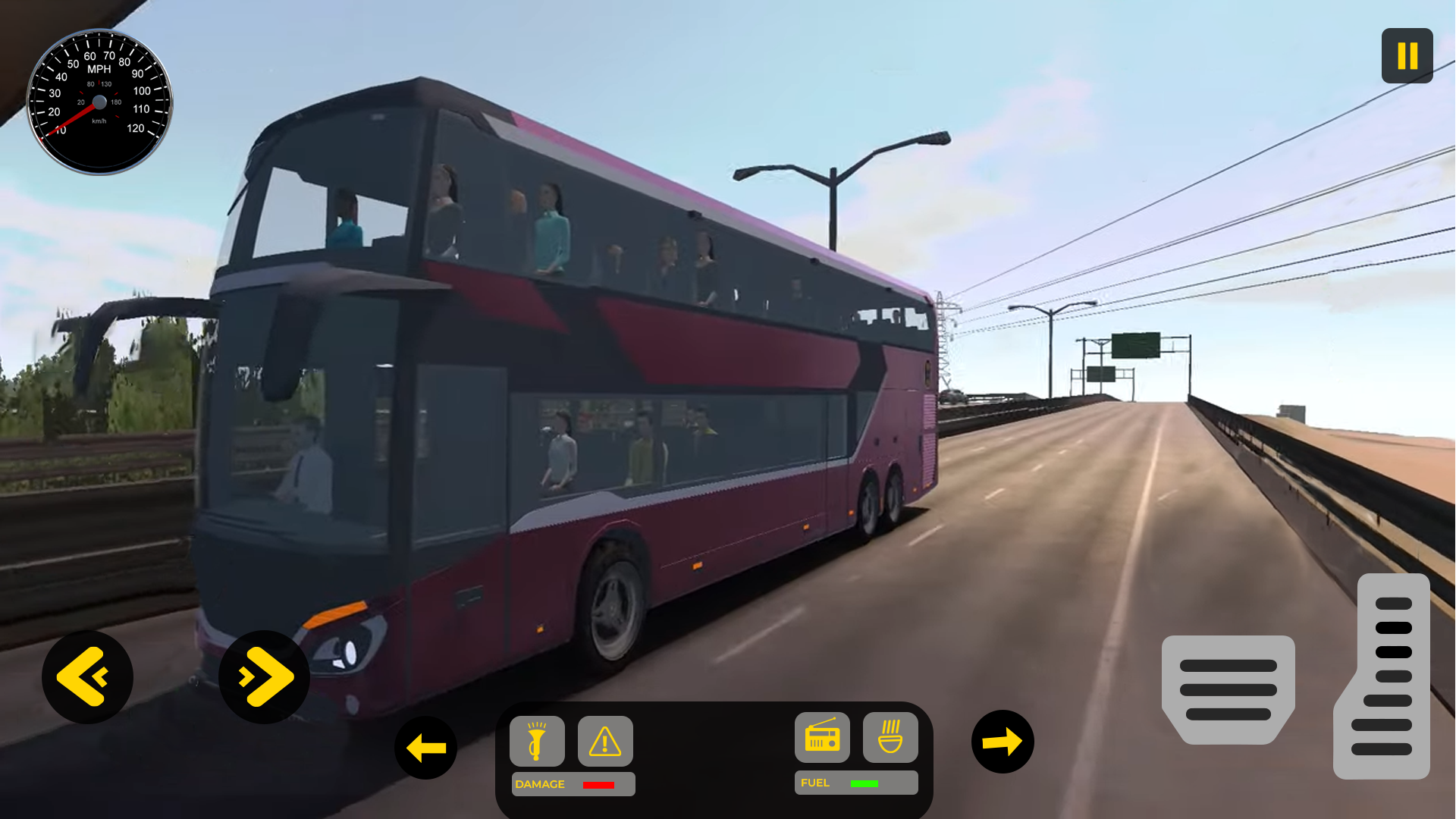Steer the bus right with the arrow control
Image resolution: width=1456 pixels, height=819 pixels.
[x=1003, y=742]
